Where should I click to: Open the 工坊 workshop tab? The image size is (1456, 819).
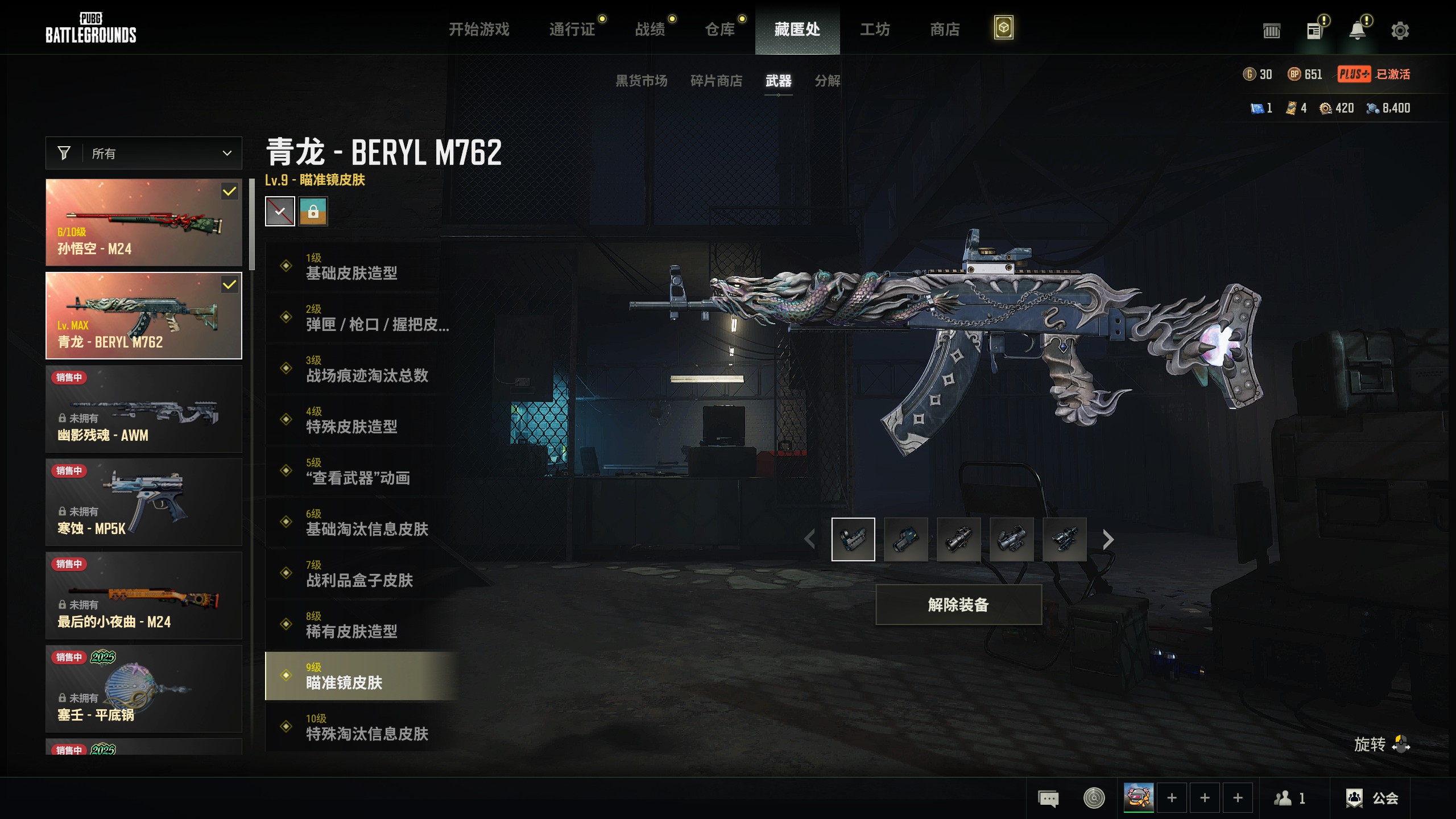[x=875, y=29]
